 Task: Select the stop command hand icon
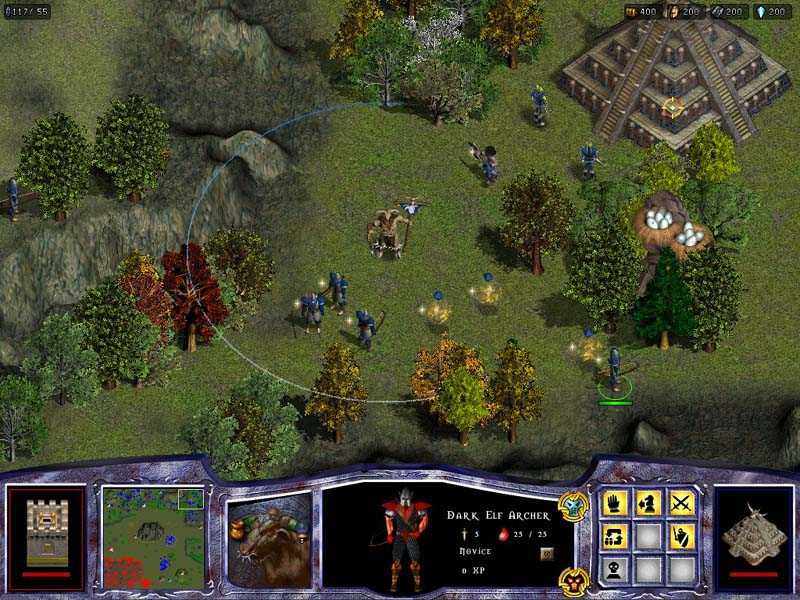click(614, 503)
